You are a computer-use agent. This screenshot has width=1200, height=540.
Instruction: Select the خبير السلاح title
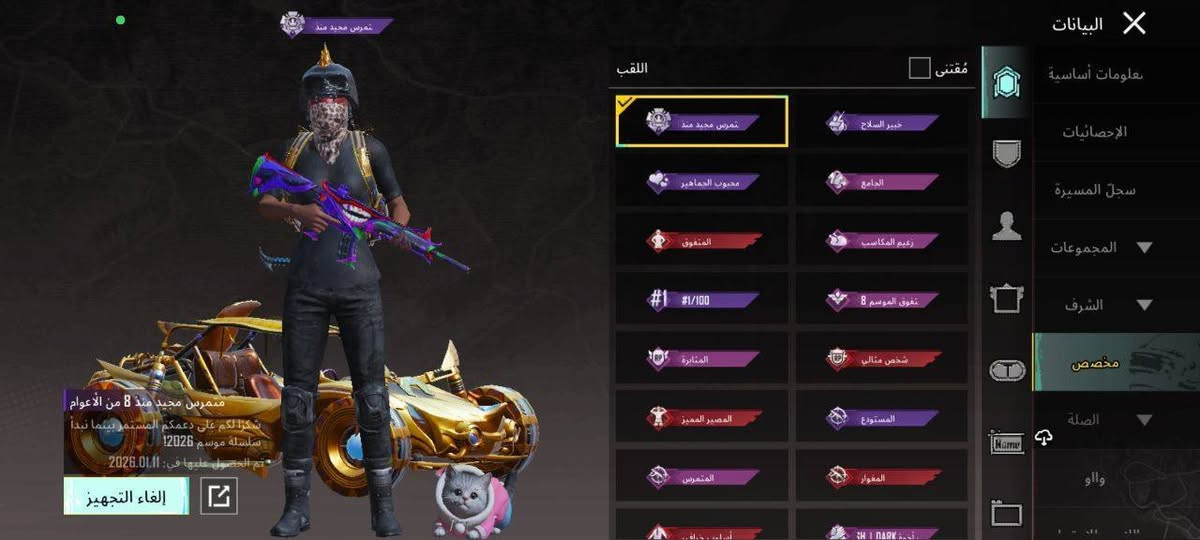882,122
